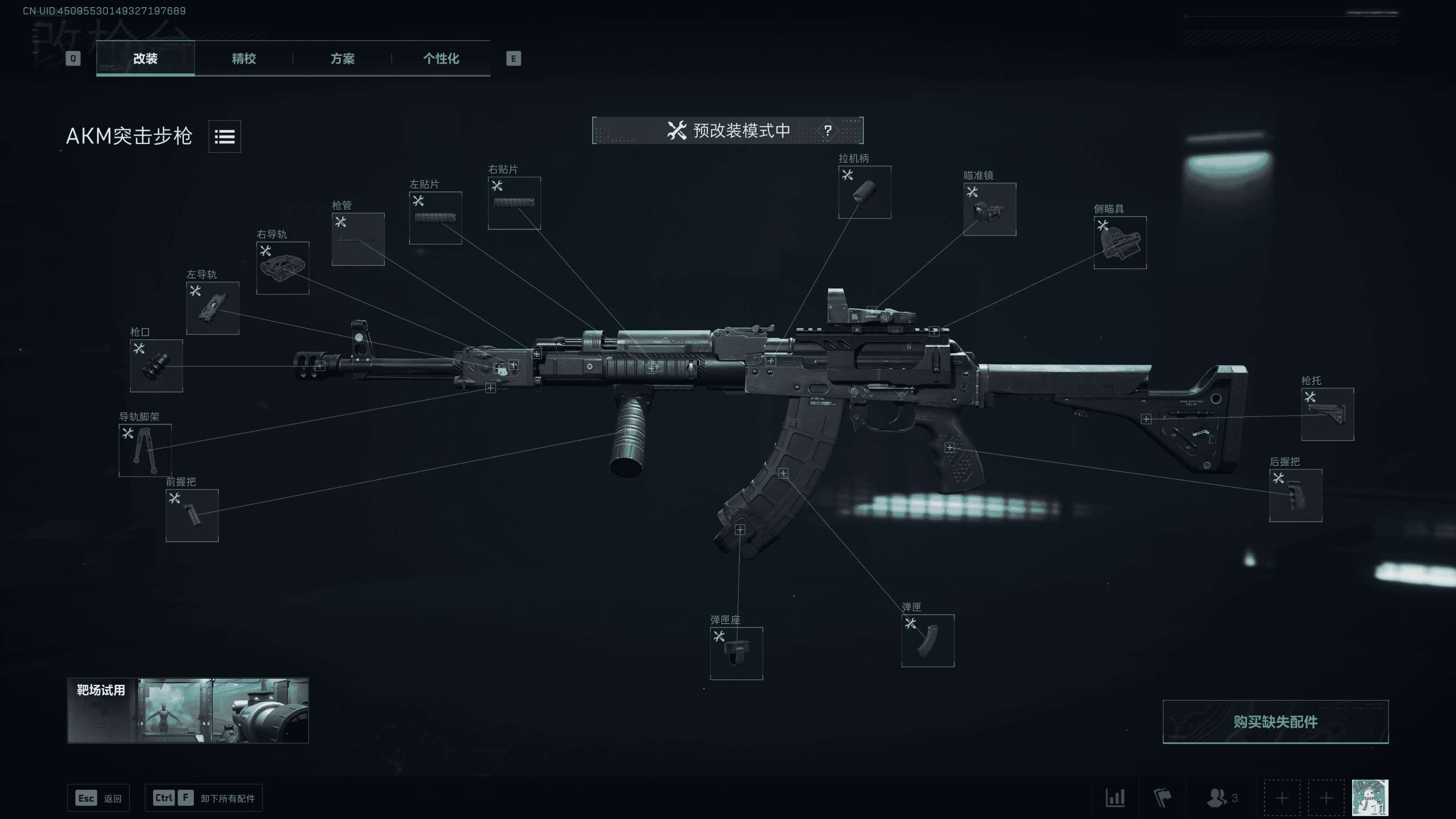
Task: Switch to the 精校 tab
Action: pos(244,58)
